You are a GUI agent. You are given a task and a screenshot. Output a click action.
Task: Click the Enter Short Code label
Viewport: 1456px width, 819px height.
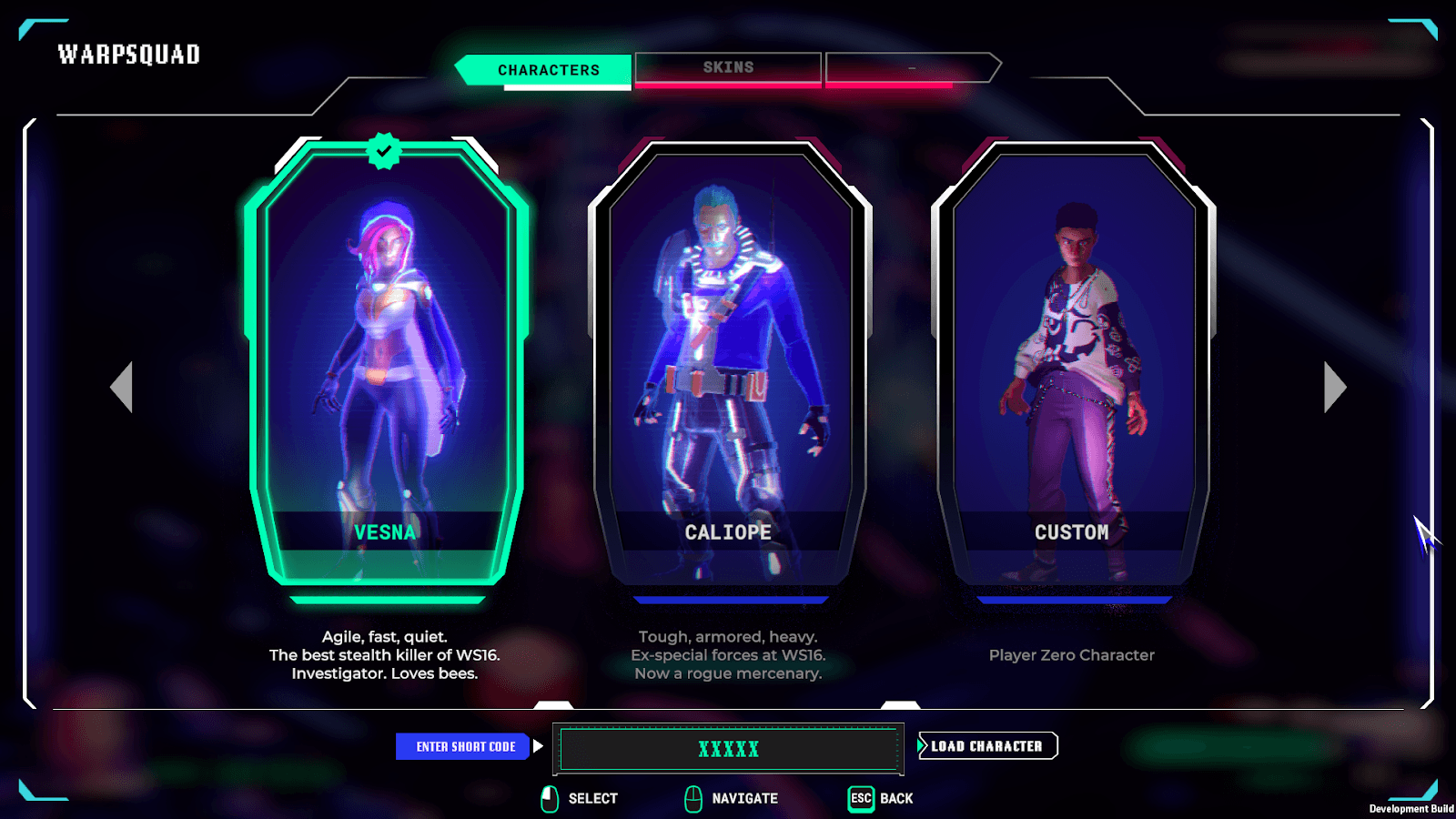point(465,747)
